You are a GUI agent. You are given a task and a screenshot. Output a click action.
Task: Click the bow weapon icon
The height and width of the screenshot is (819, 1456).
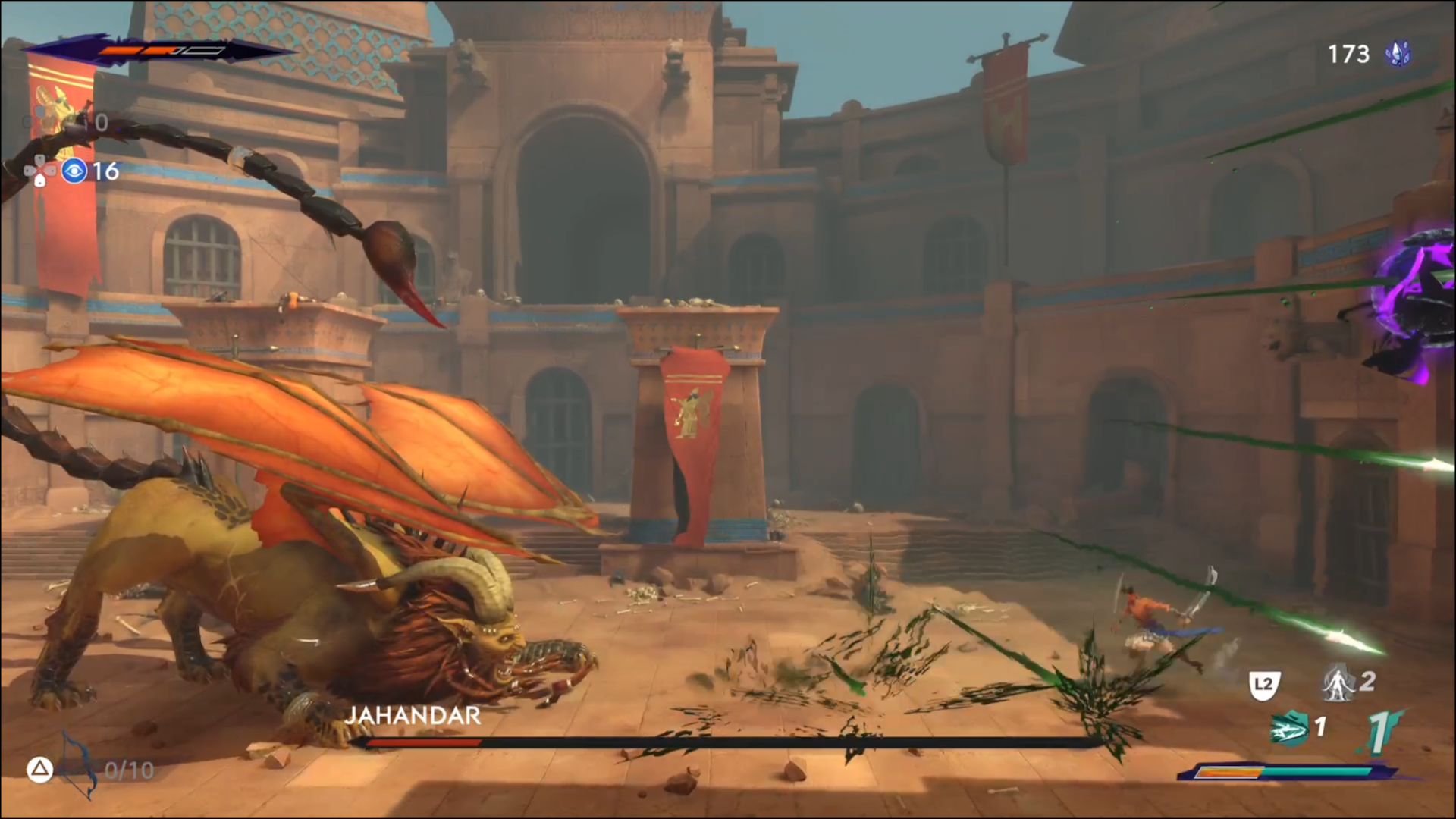[x=79, y=766]
